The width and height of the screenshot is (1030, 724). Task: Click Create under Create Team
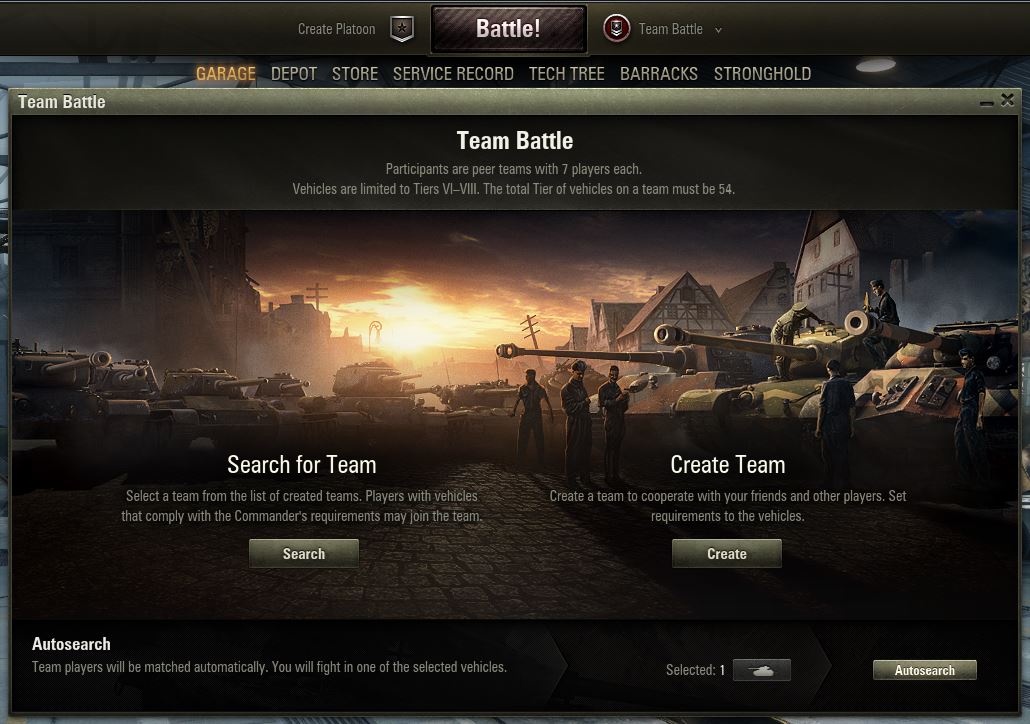(727, 554)
